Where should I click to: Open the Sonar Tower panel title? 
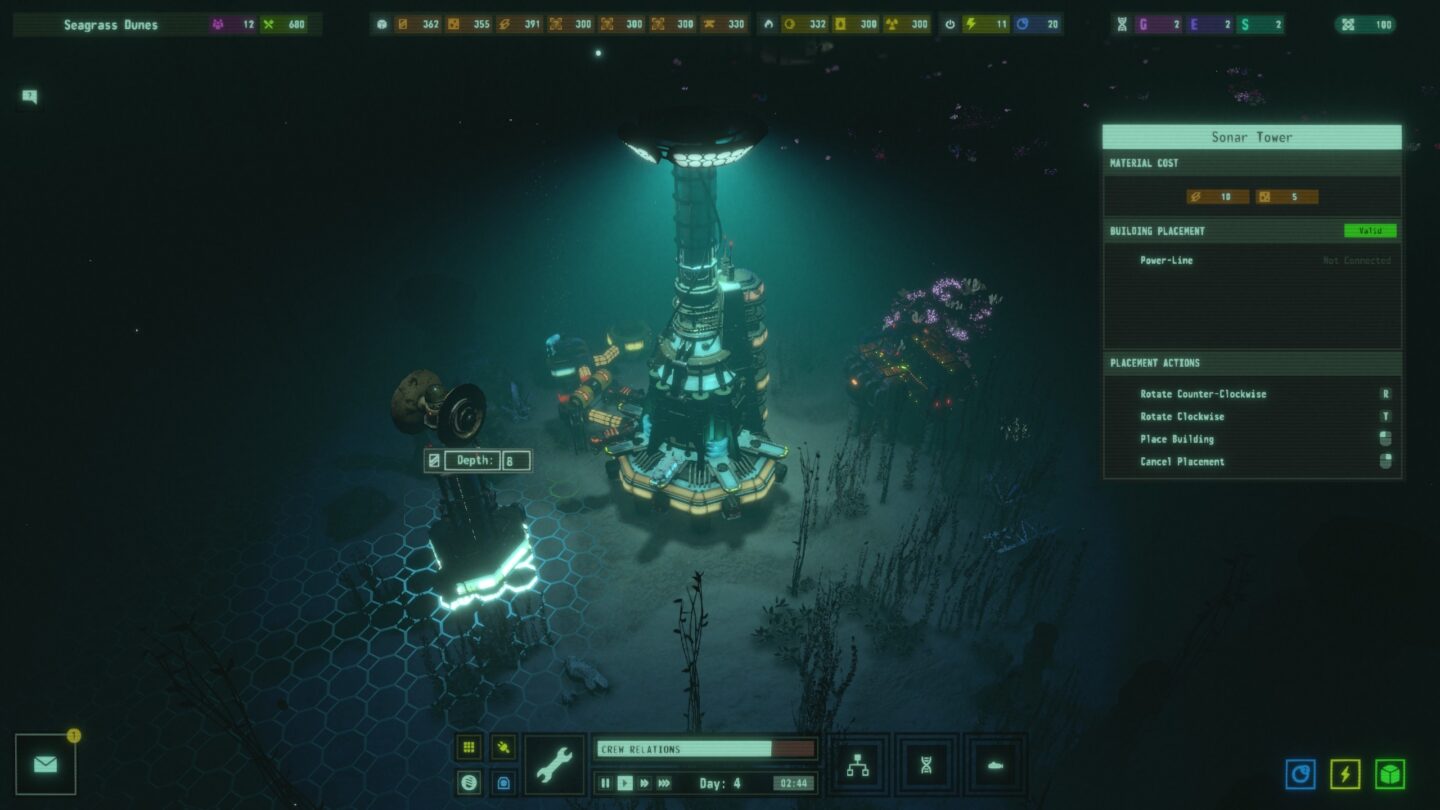click(x=1250, y=137)
